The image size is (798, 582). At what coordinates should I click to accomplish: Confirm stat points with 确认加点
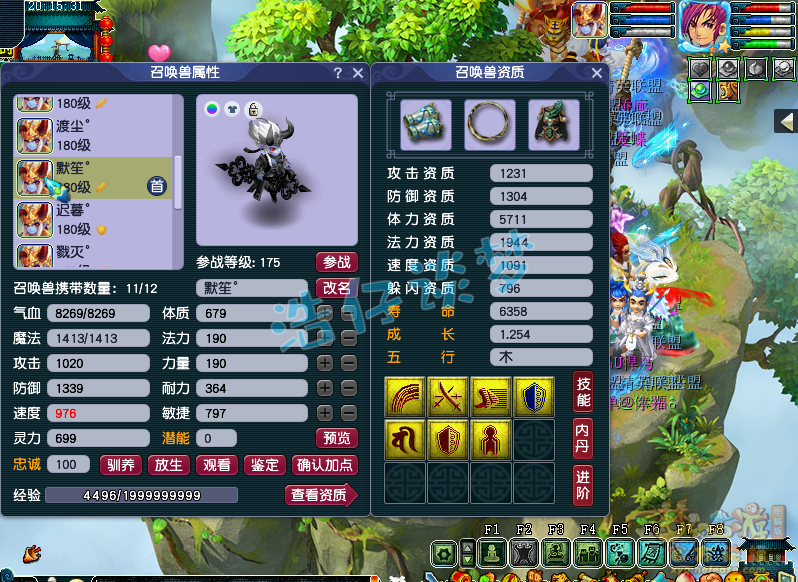tap(324, 464)
